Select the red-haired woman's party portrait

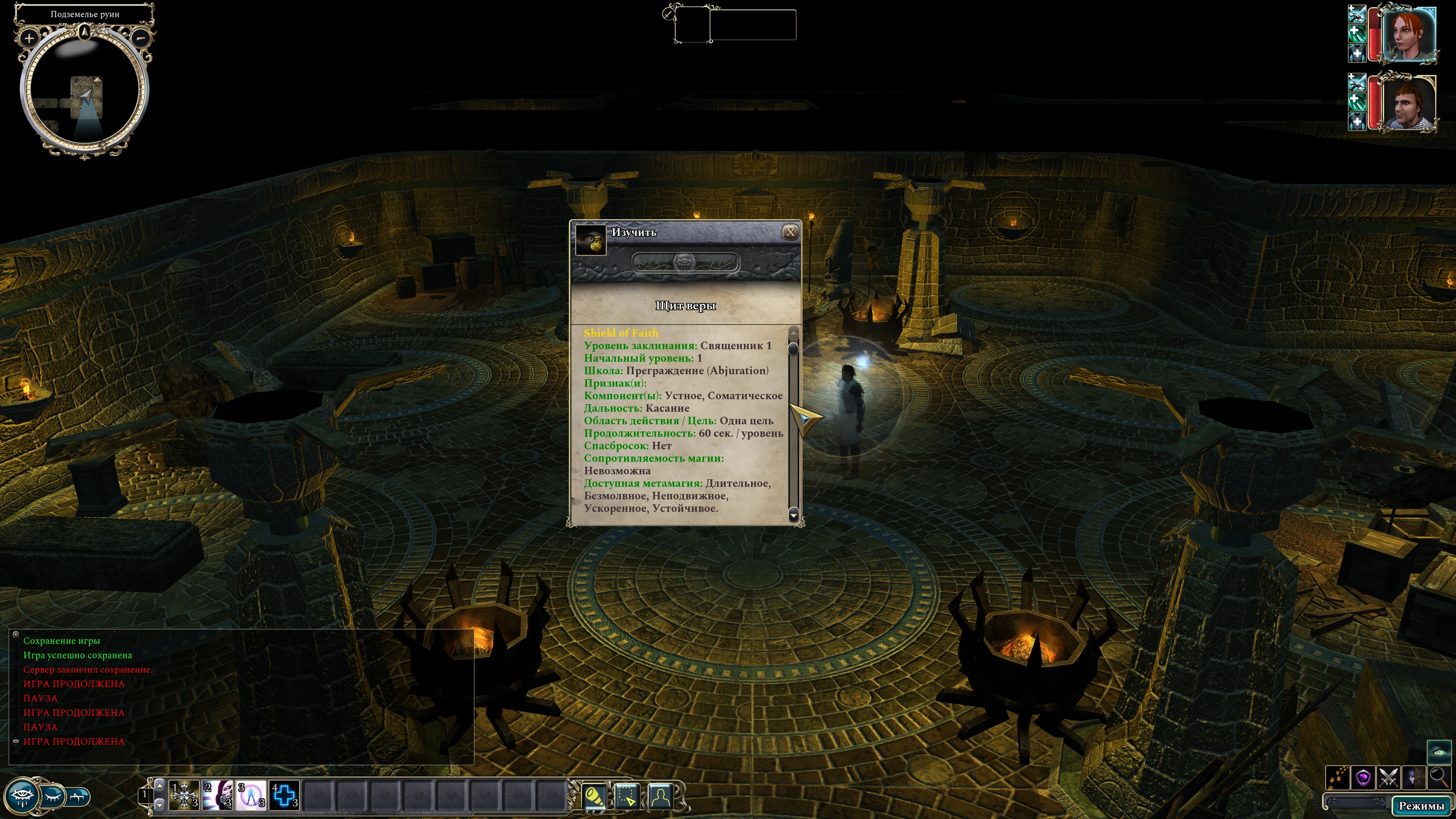tap(1408, 34)
